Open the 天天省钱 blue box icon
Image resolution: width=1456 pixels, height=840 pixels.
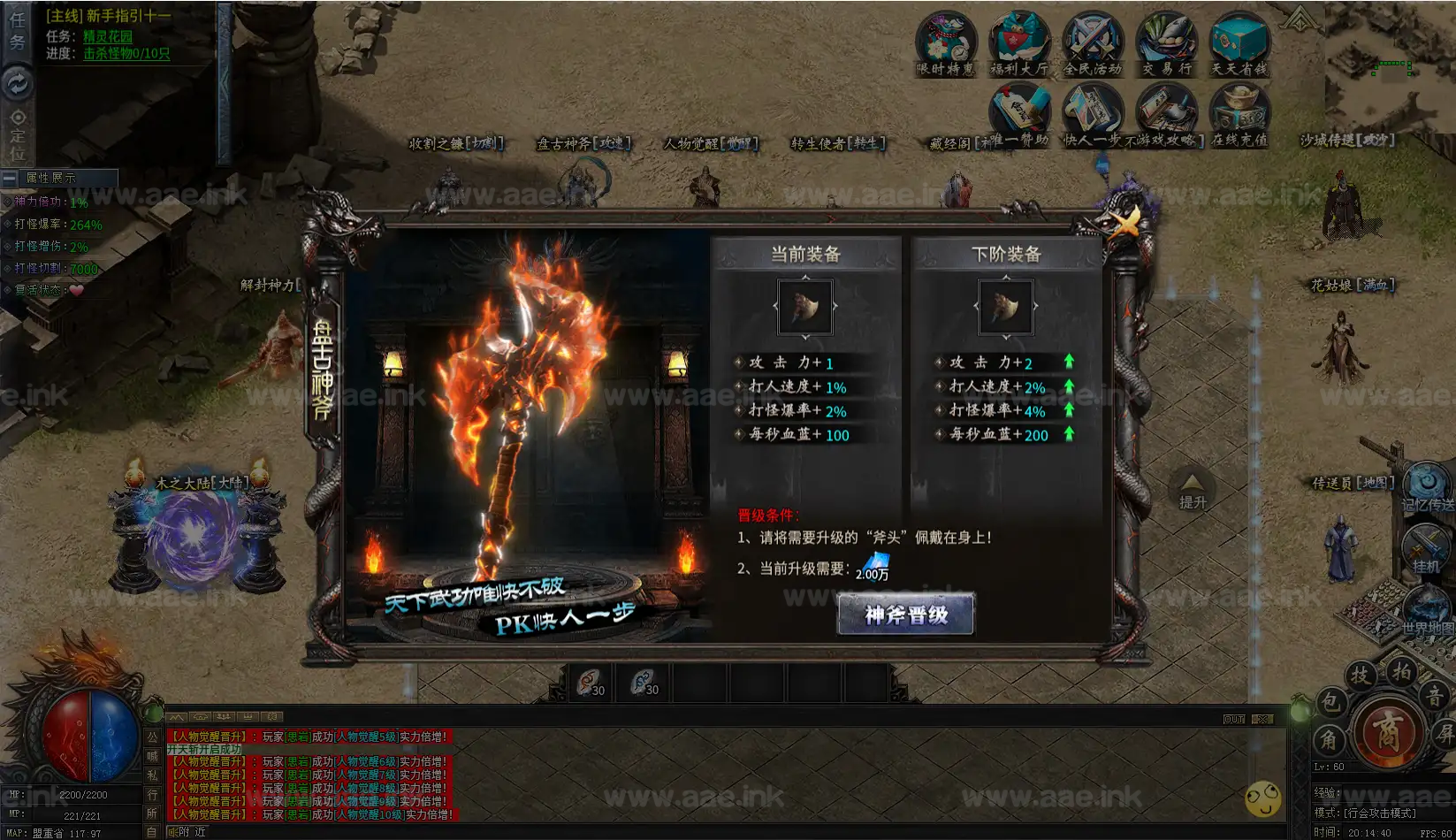click(1239, 44)
